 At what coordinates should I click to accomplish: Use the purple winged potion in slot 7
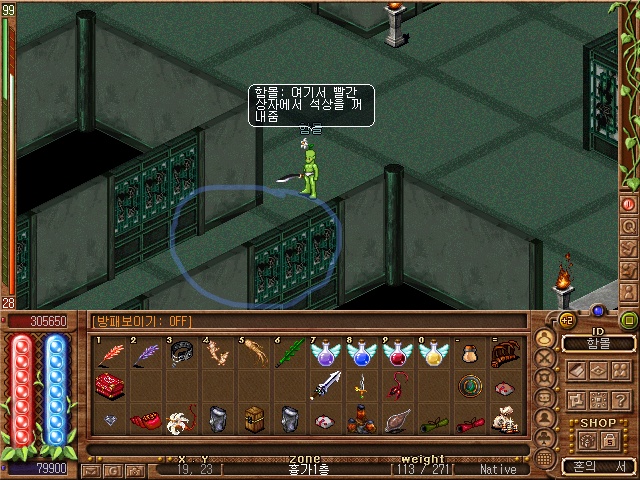[326, 353]
